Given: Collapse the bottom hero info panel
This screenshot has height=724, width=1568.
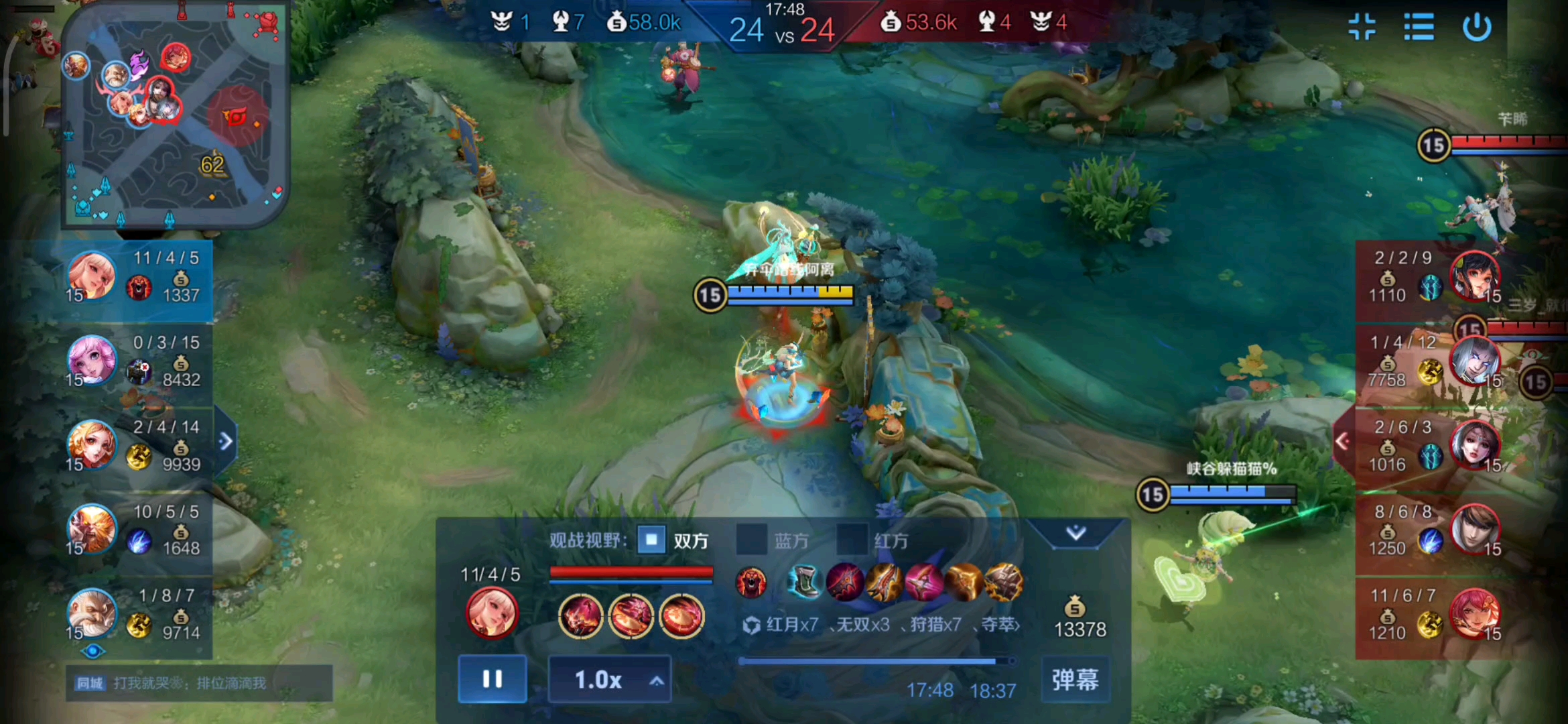Looking at the screenshot, I should [x=1075, y=533].
